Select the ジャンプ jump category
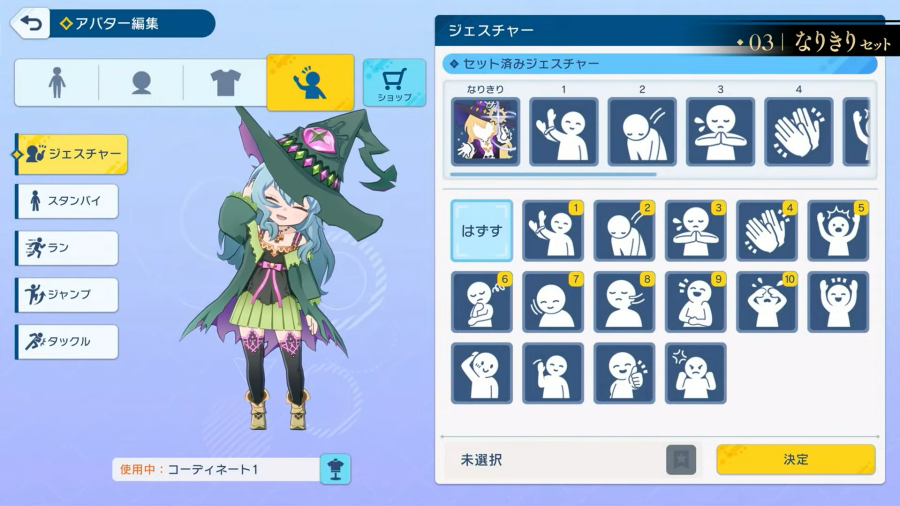Screen dimensions: 900x506 67,295
